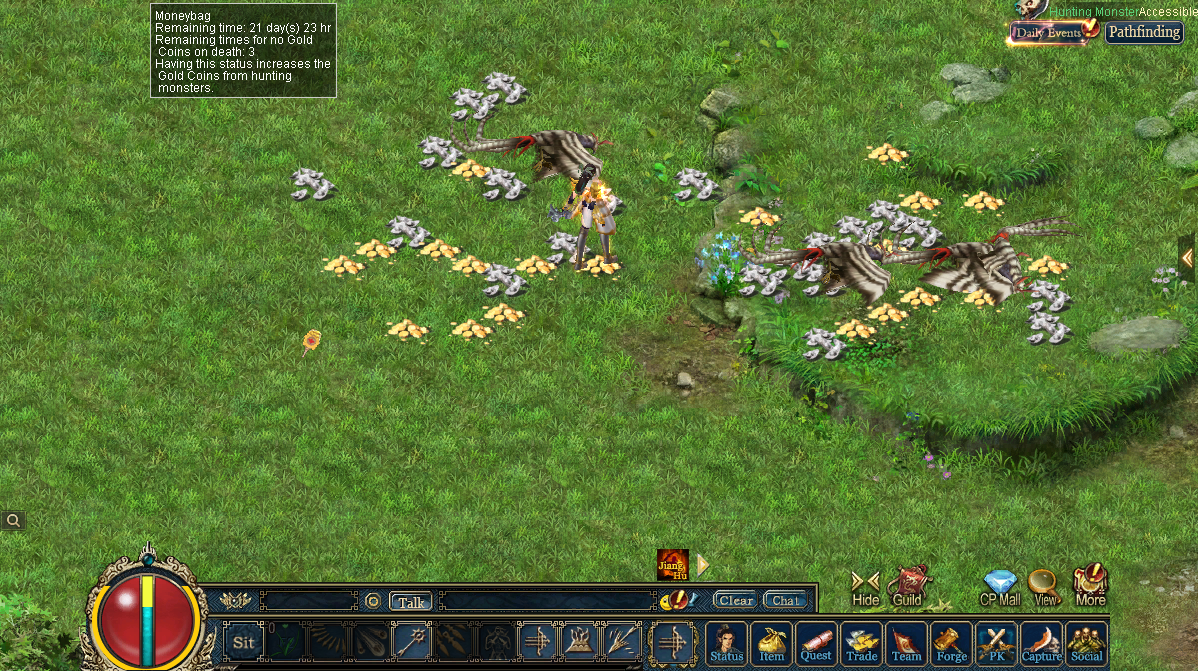Open the Capture menu
This screenshot has height=671, width=1198.
pos(1041,643)
